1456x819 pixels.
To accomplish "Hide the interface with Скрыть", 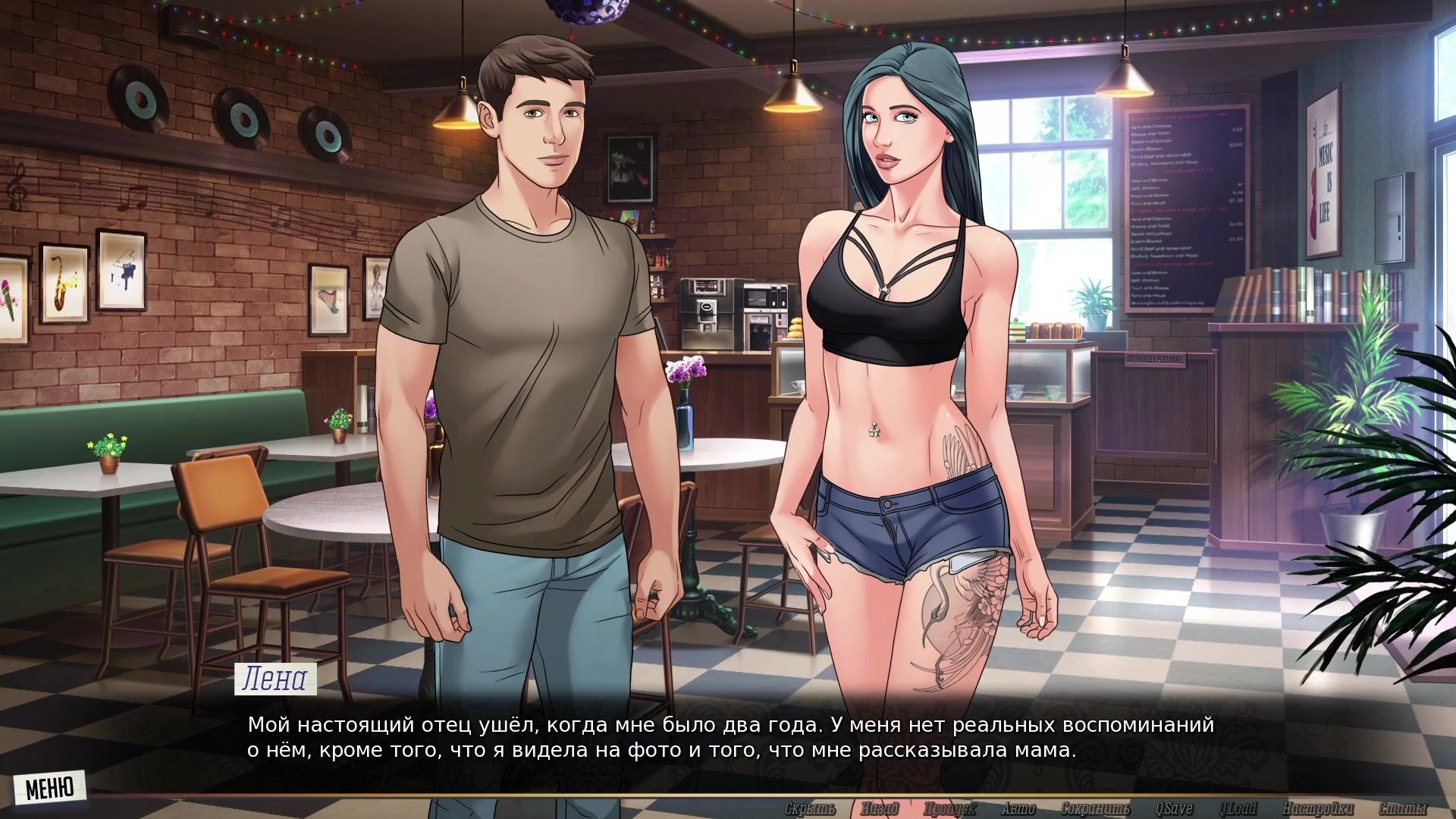I will (810, 808).
